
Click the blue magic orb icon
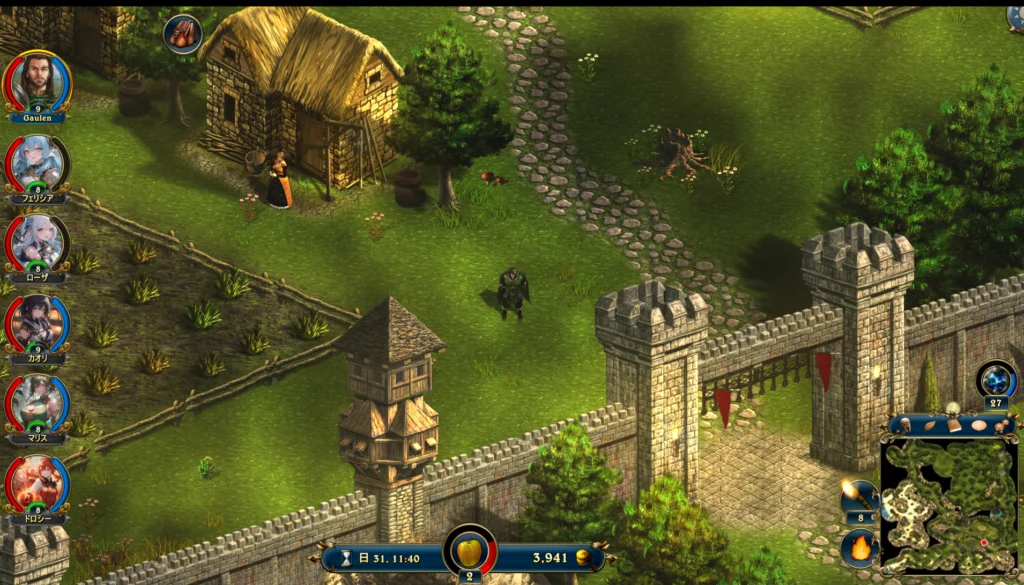997,380
